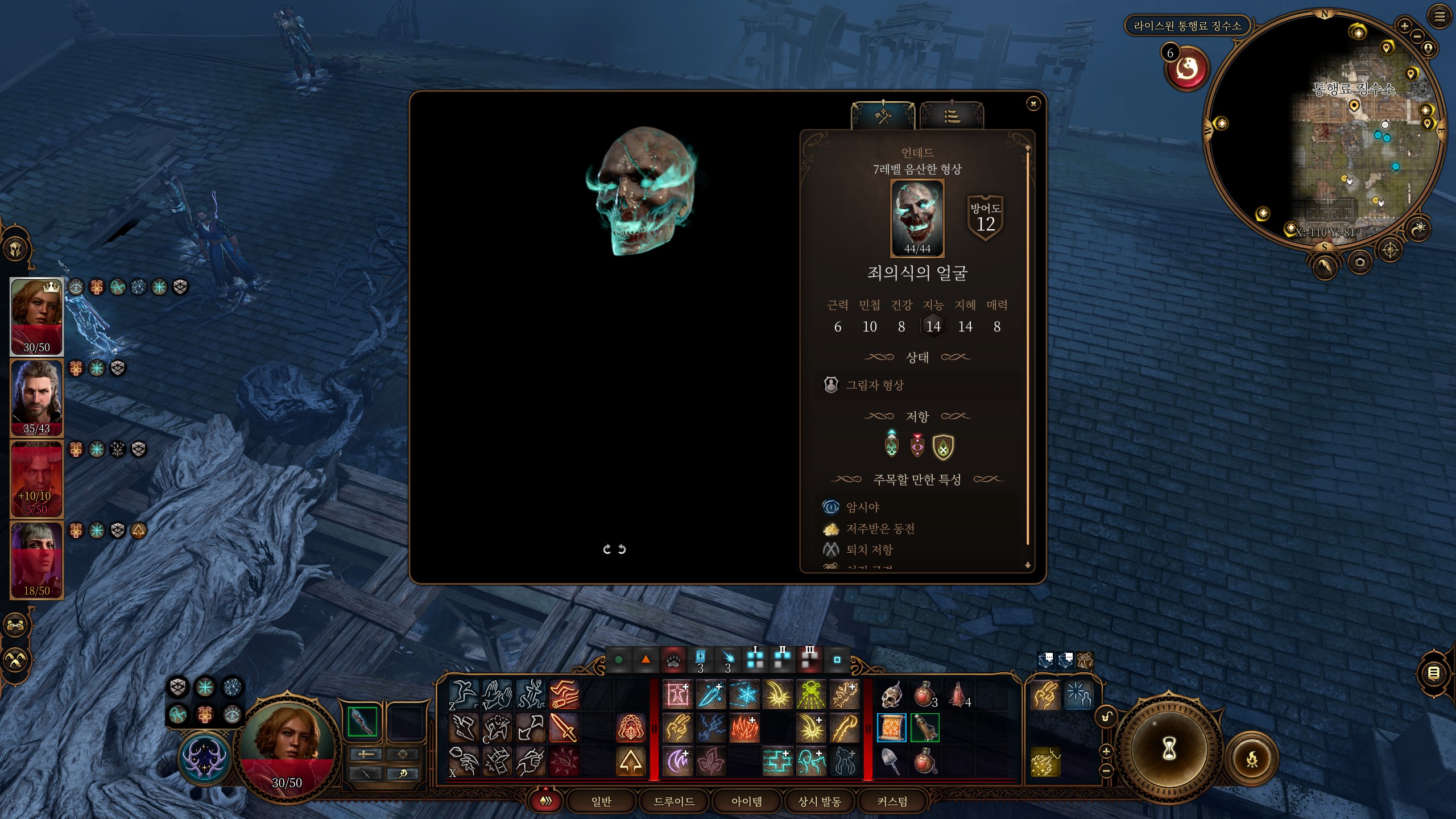The width and height of the screenshot is (1456, 819).
Task: Click the 그림자 형상 status entry
Action: click(x=875, y=385)
